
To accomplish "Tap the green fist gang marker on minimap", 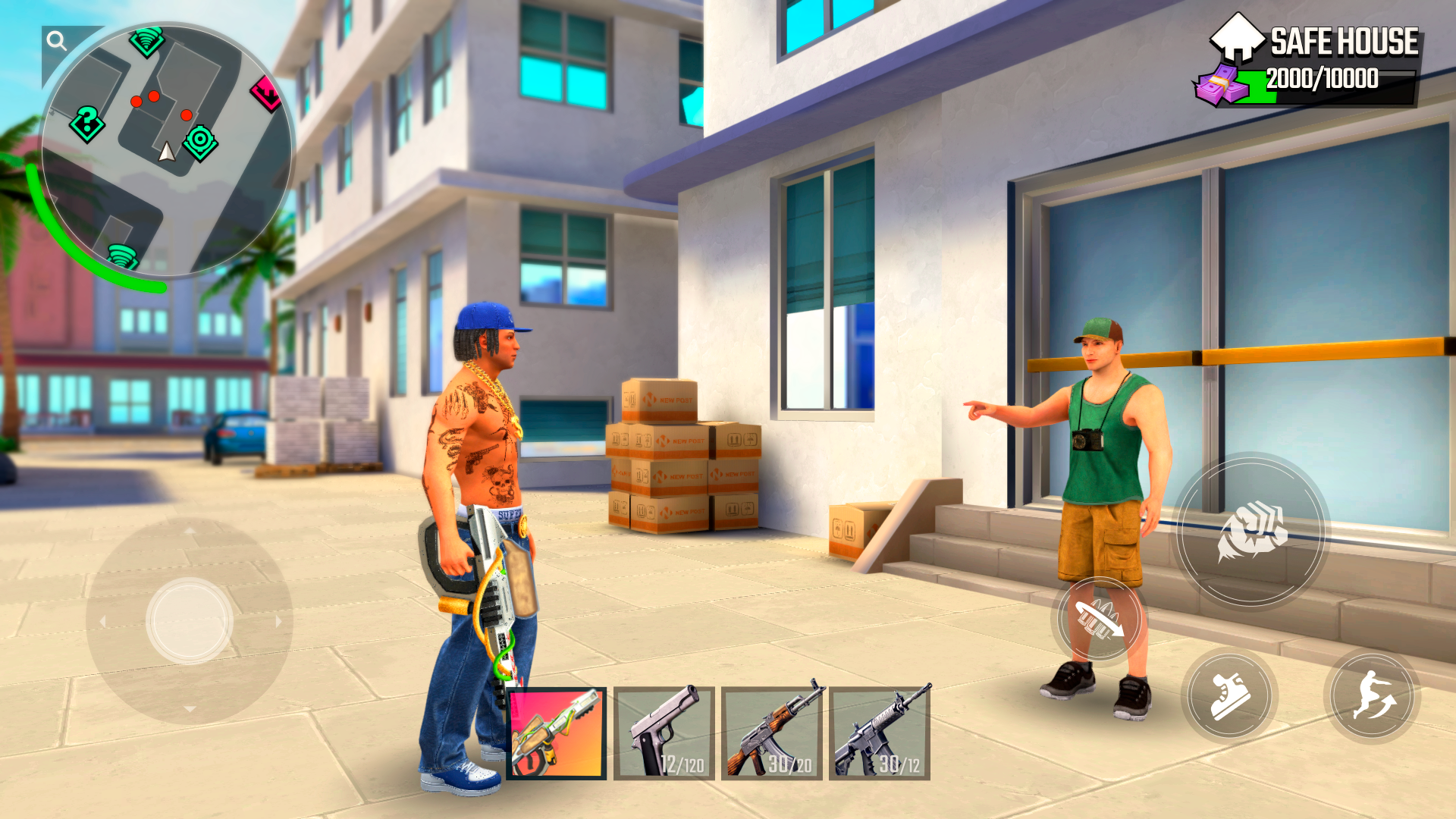I will (146, 42).
